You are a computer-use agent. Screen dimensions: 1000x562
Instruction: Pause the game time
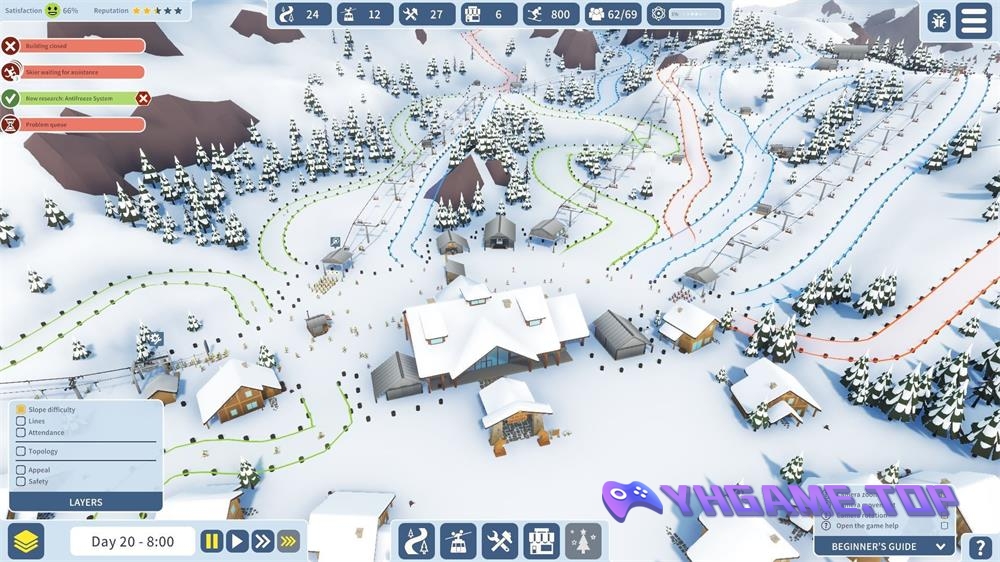pyautogui.click(x=211, y=541)
